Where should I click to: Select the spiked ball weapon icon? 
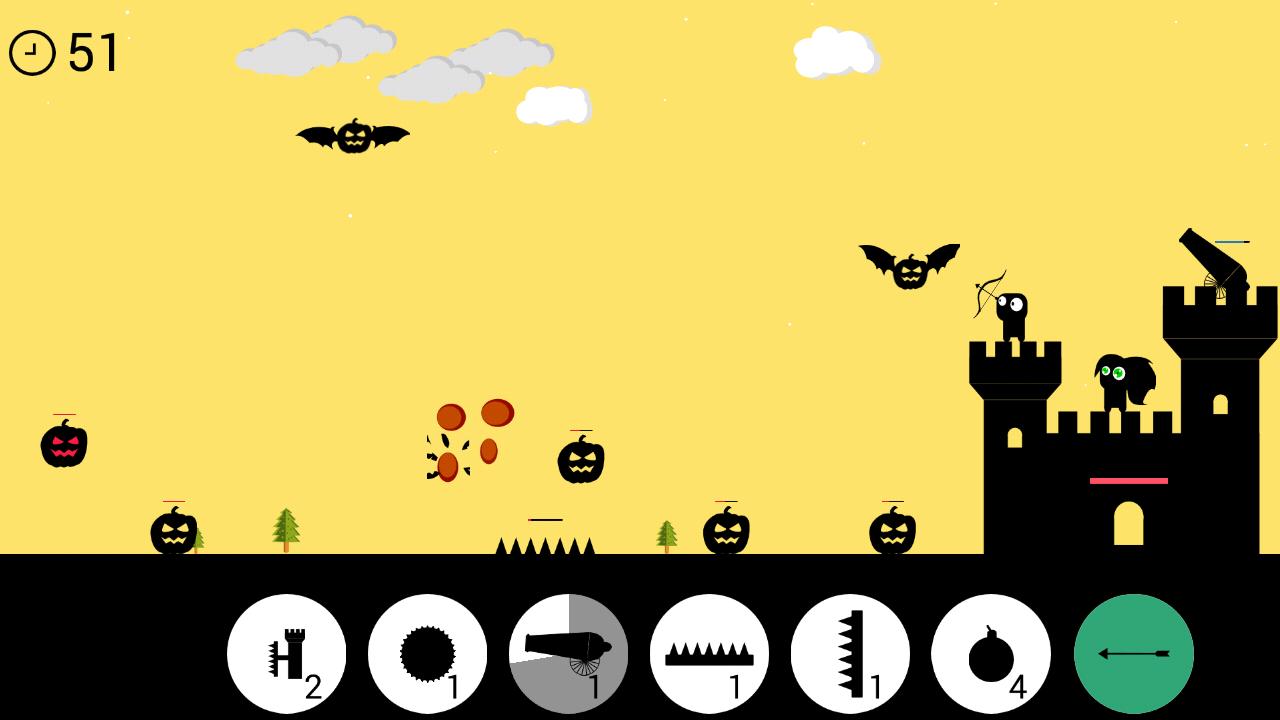428,653
